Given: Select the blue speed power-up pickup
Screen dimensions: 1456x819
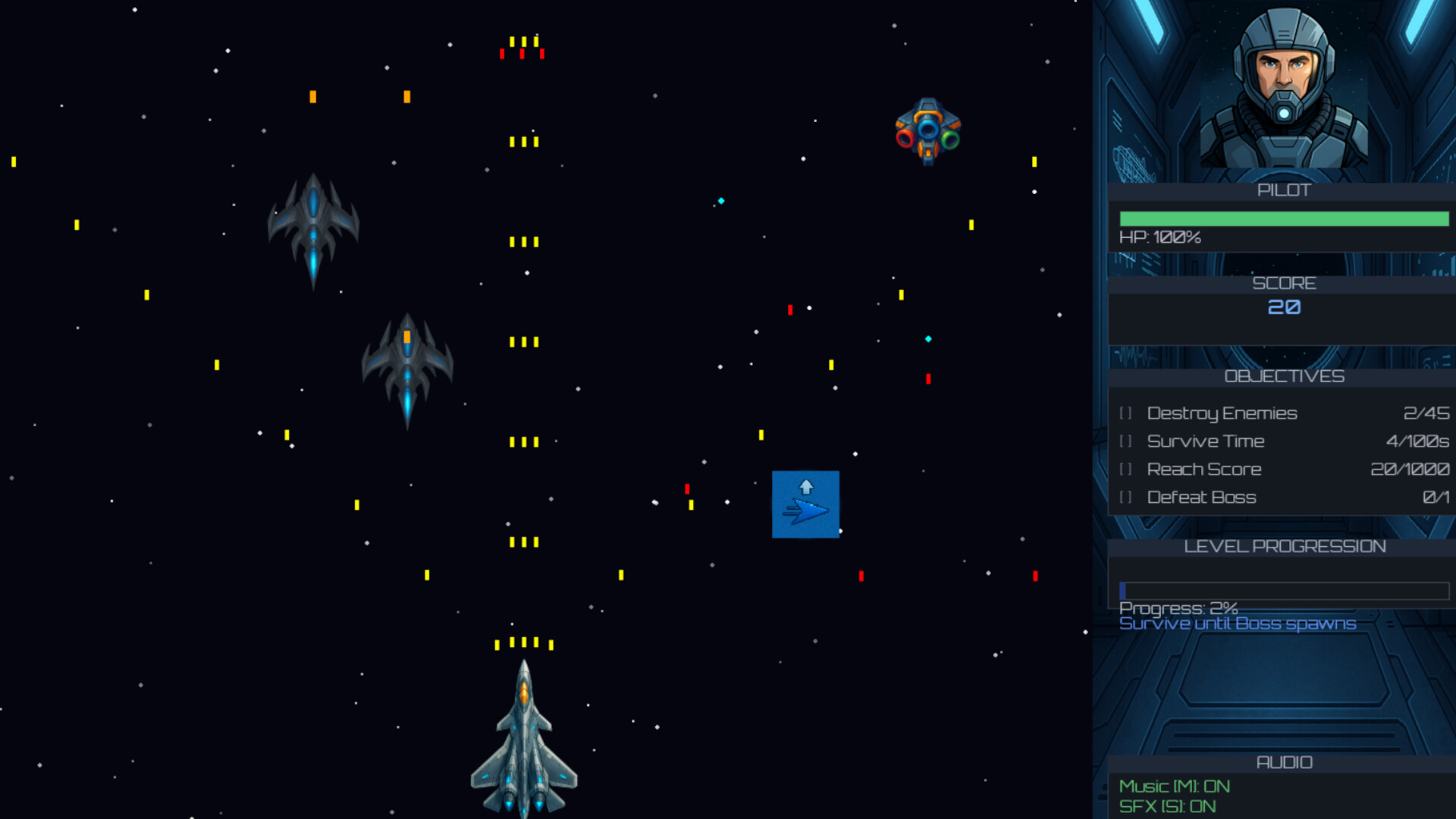Looking at the screenshot, I should click(805, 504).
